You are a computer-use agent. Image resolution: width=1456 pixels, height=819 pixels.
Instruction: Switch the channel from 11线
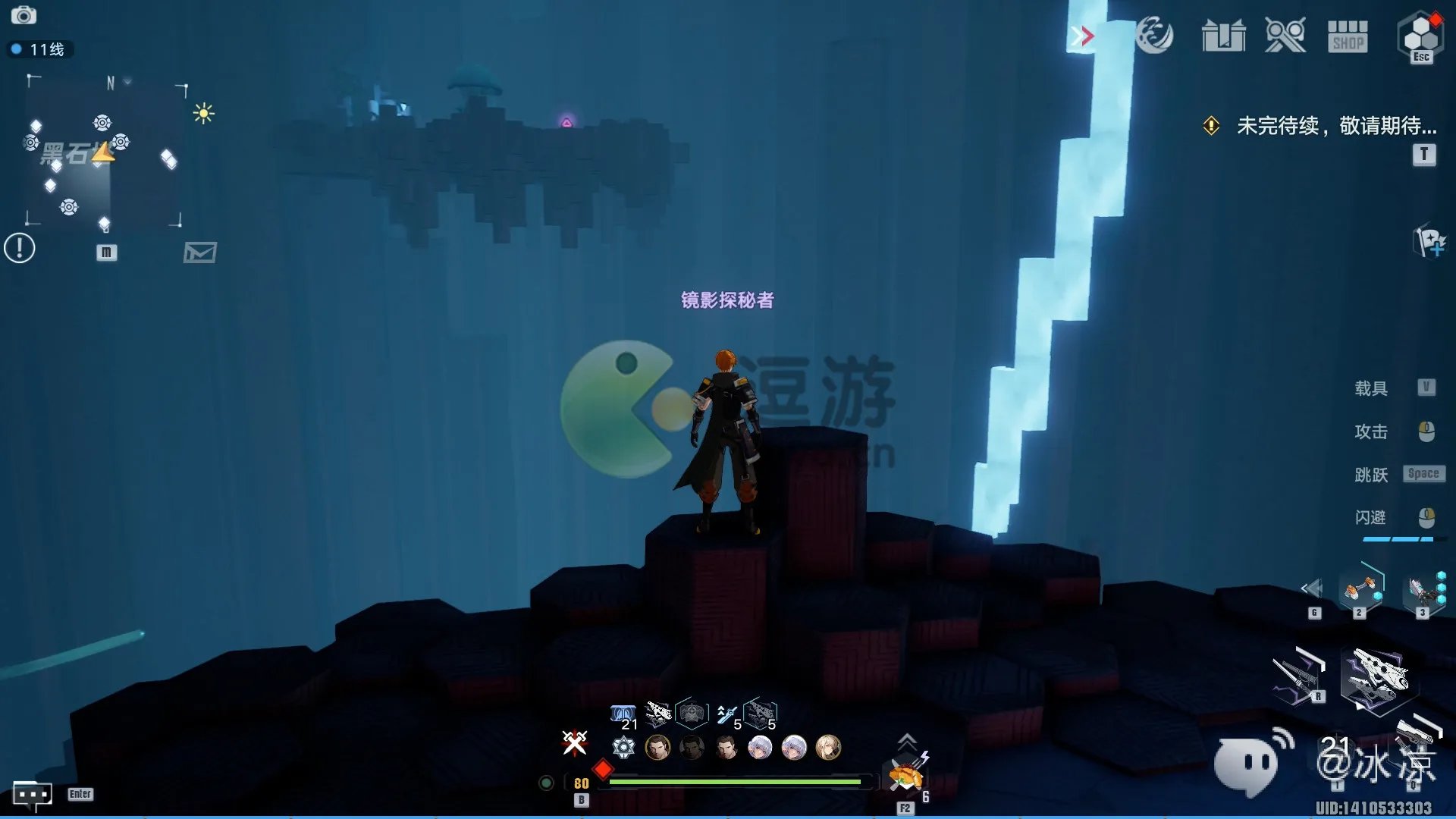pyautogui.click(x=39, y=50)
